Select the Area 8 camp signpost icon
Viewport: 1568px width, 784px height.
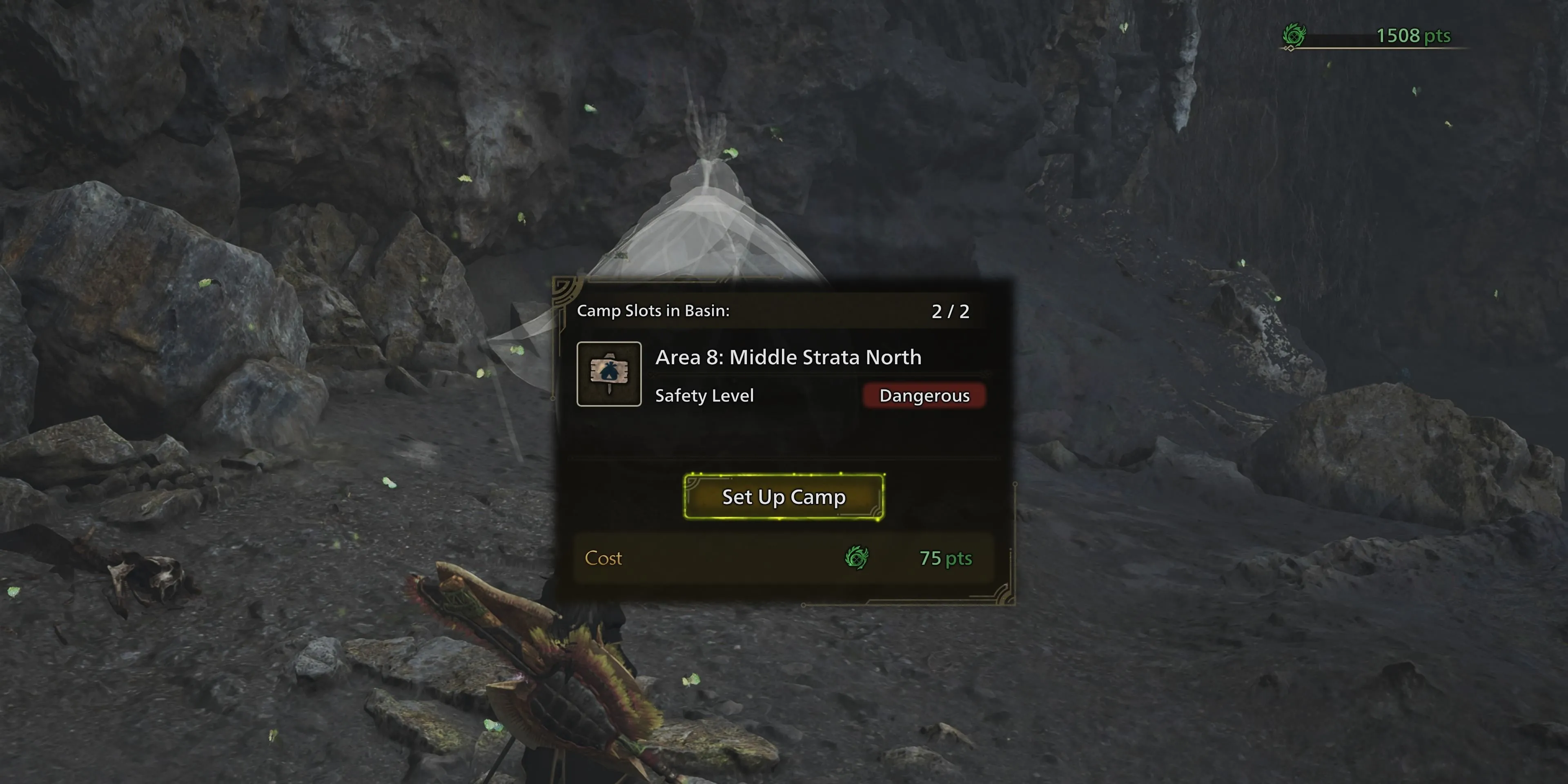point(609,374)
